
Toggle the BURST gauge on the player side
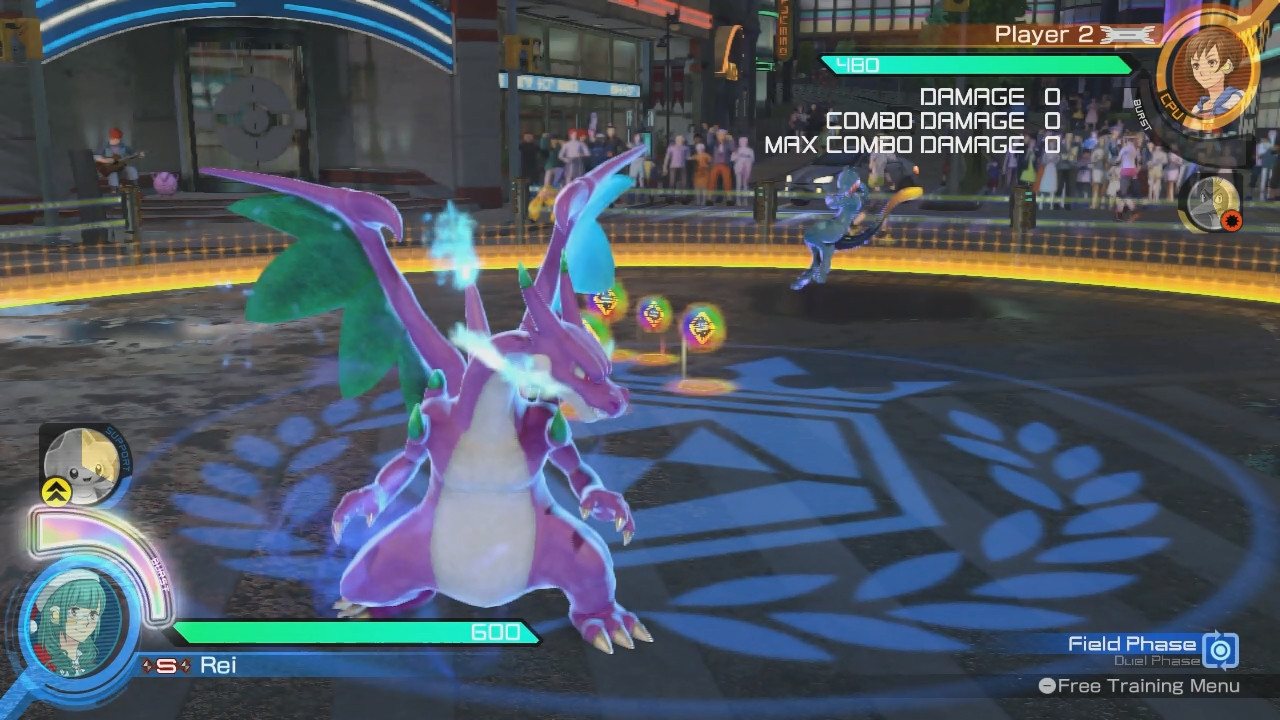[158, 572]
